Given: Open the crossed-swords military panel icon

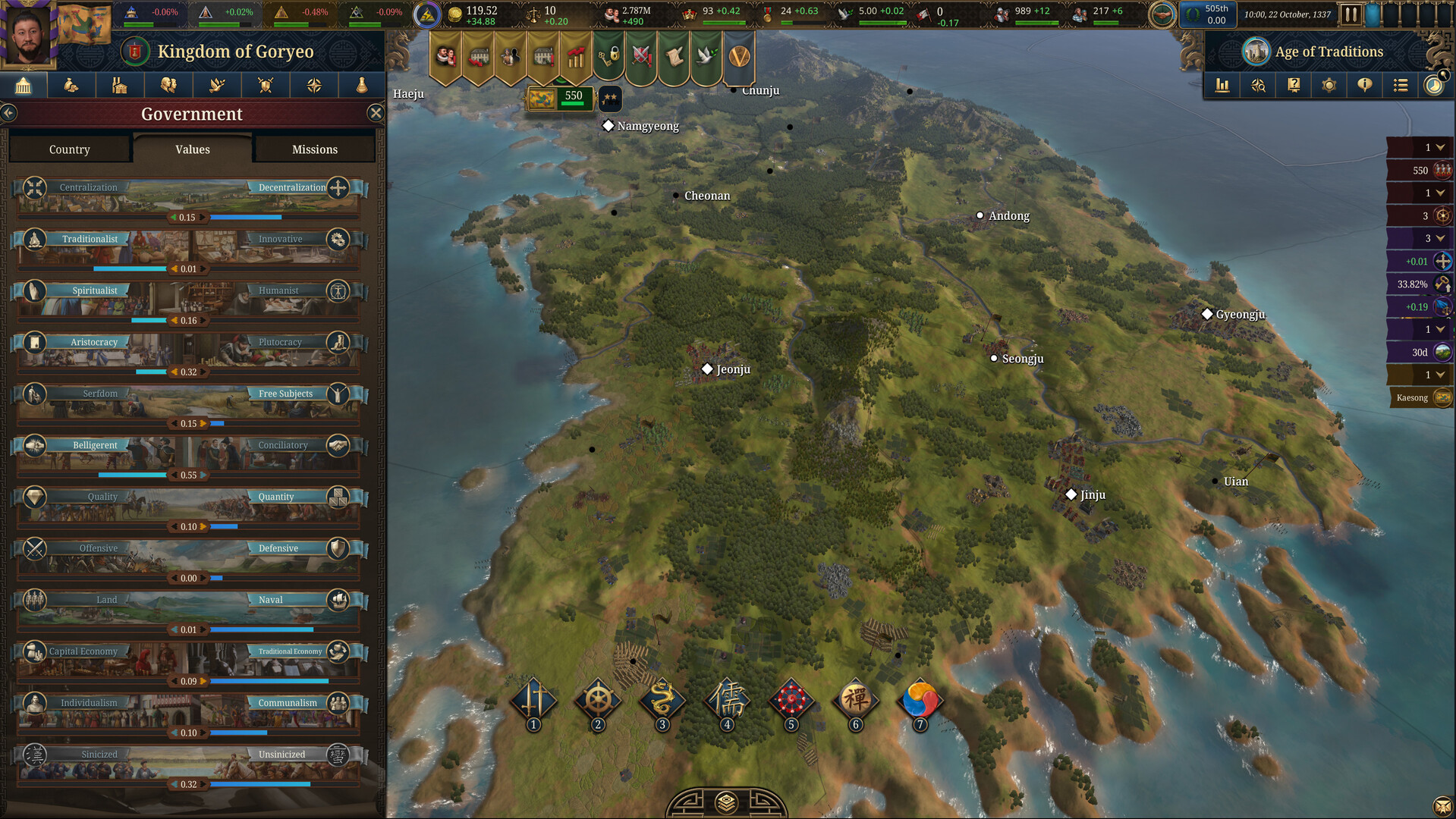Looking at the screenshot, I should (x=266, y=85).
